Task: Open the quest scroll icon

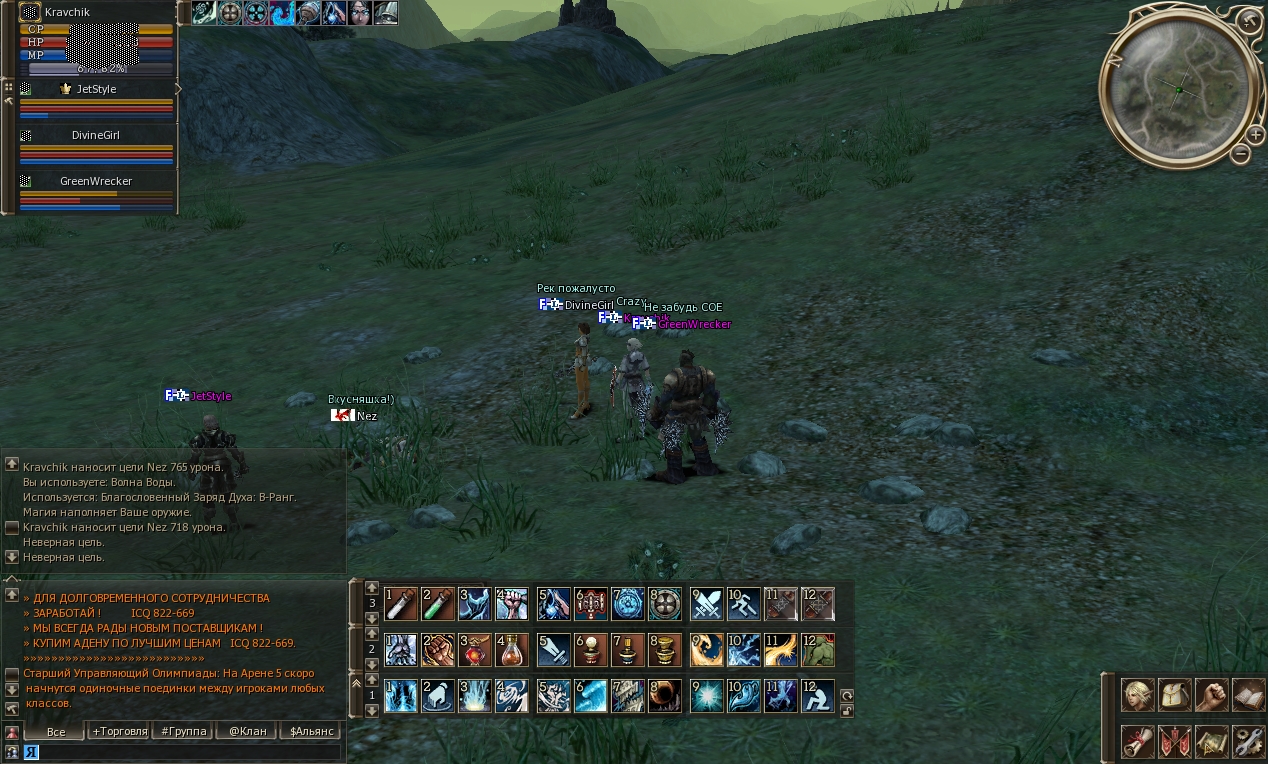Action: coord(1138,741)
